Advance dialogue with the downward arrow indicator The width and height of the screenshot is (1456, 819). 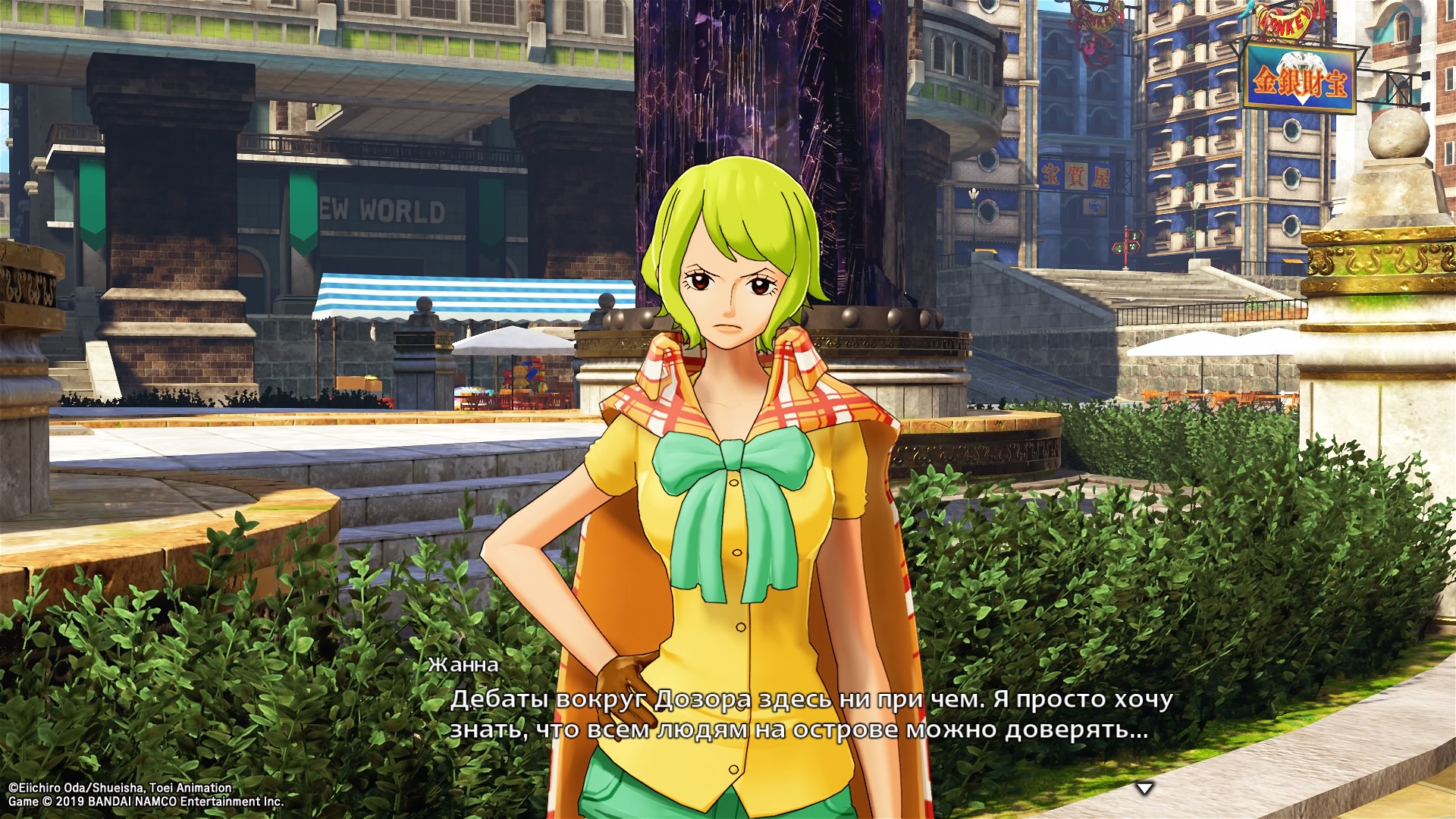coord(1144,789)
